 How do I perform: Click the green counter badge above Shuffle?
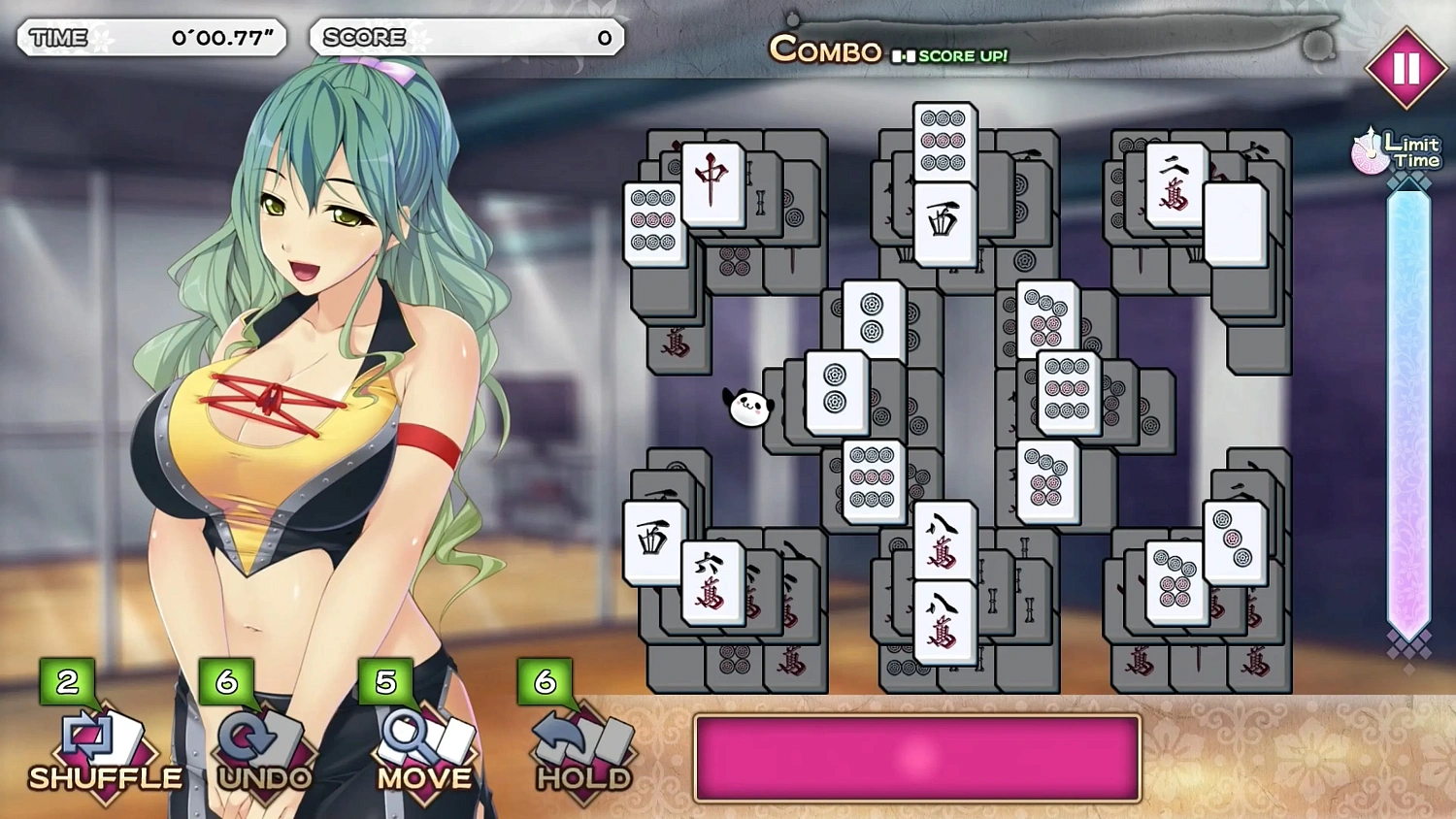pyautogui.click(x=67, y=682)
